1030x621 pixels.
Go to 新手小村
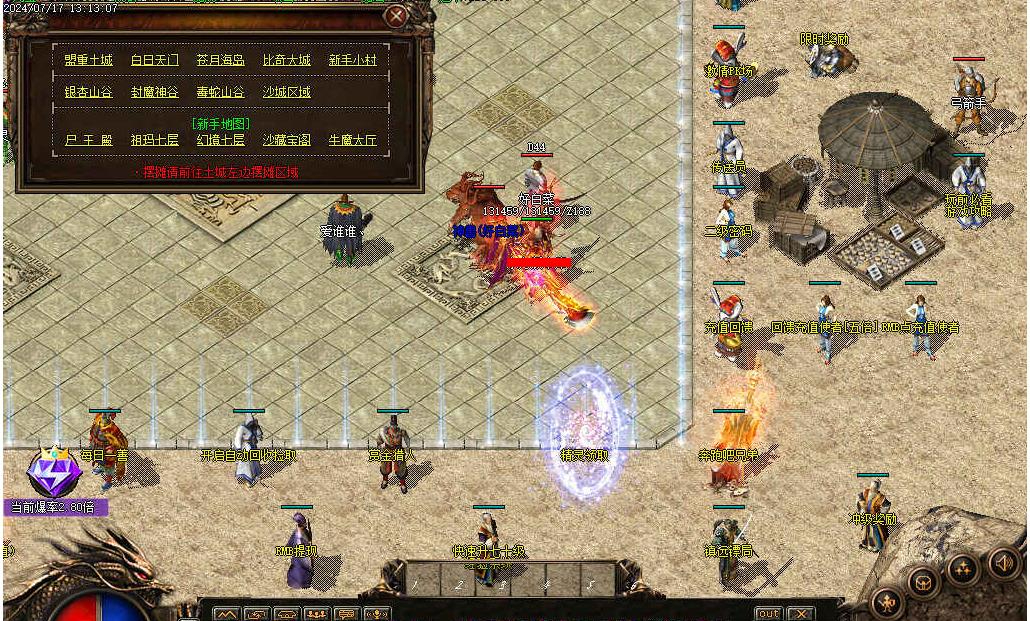[x=353, y=60]
